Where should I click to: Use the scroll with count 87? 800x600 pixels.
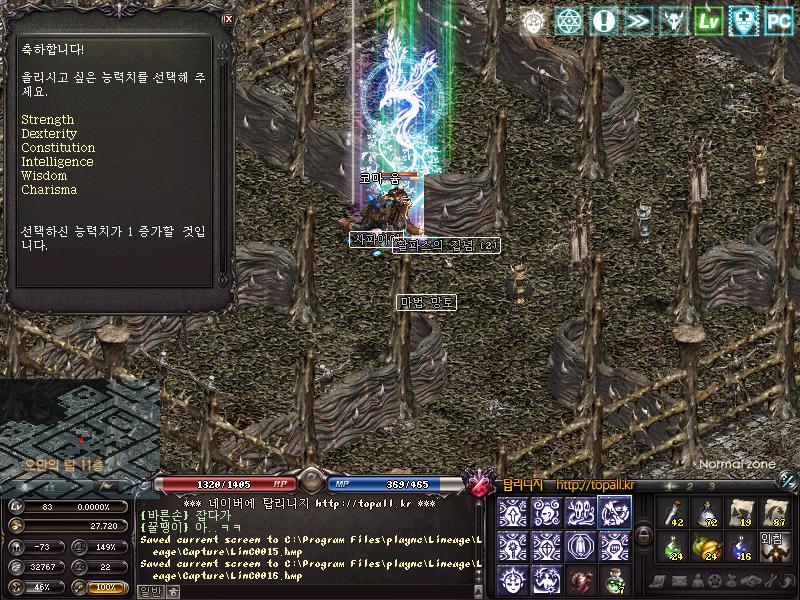(x=775, y=512)
